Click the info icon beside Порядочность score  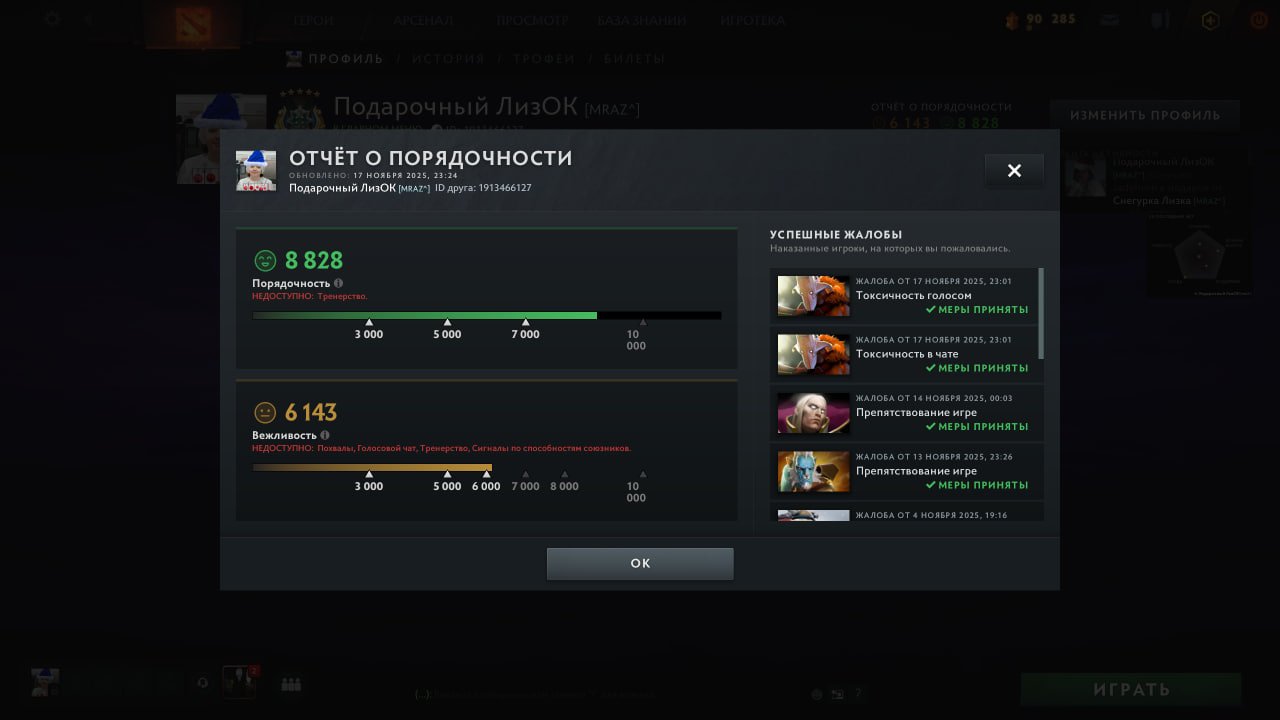(338, 283)
